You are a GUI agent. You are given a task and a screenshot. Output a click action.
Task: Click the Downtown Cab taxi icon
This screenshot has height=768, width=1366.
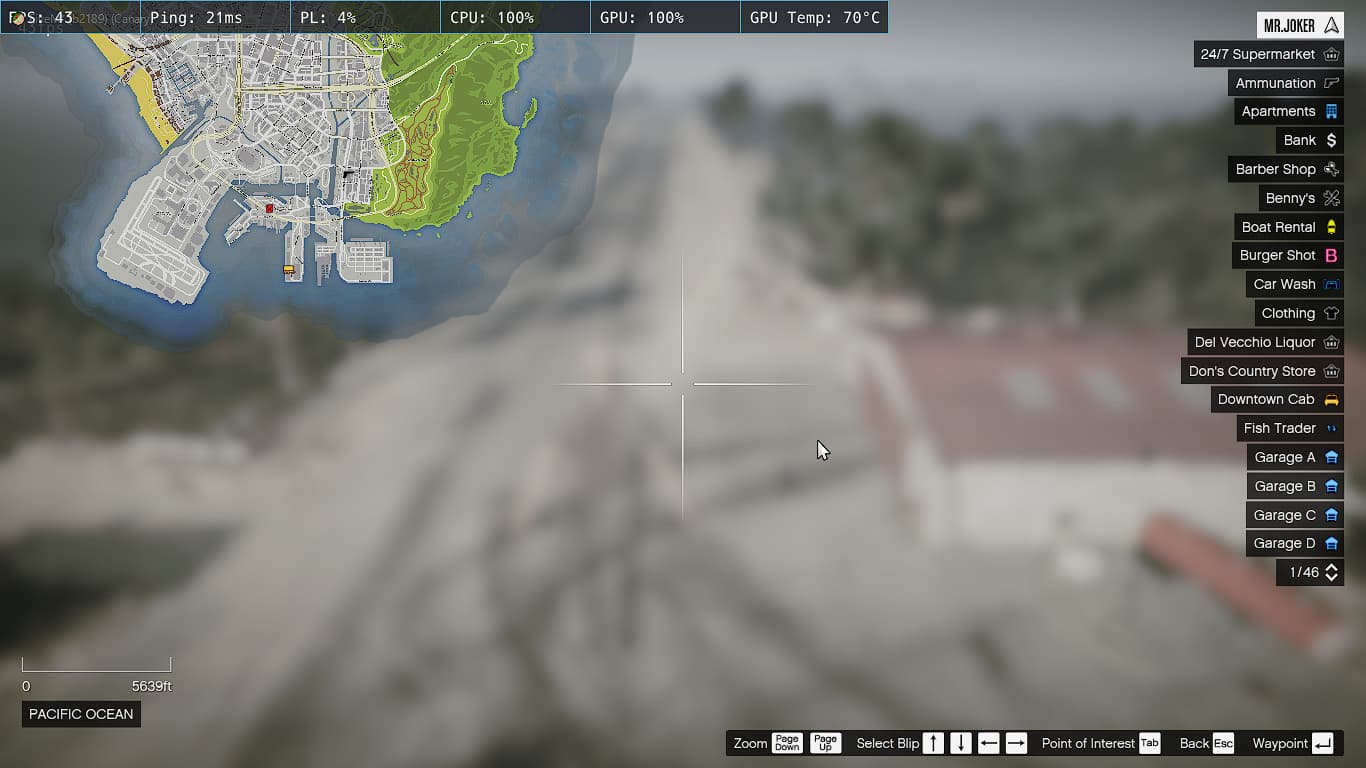(1332, 399)
